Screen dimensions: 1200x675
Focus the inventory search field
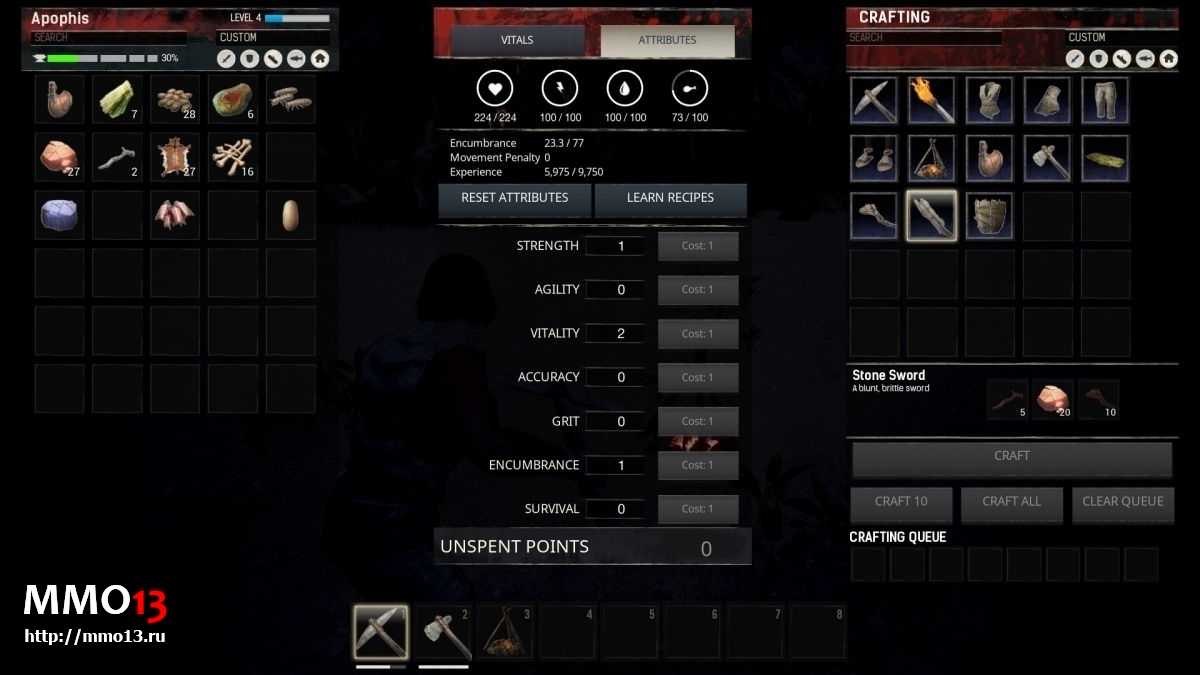pyautogui.click(x=108, y=38)
